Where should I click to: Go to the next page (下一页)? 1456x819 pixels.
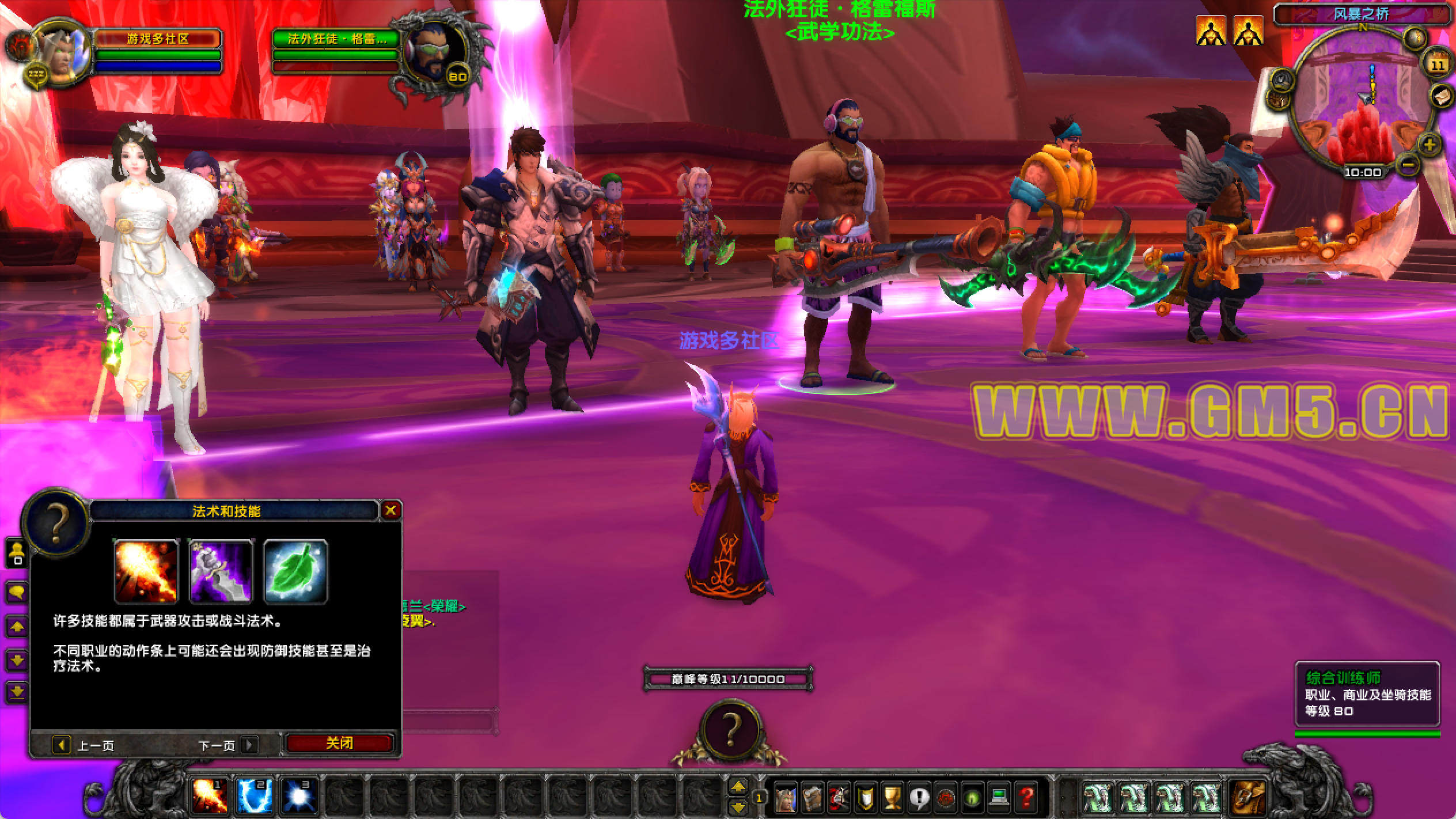249,745
